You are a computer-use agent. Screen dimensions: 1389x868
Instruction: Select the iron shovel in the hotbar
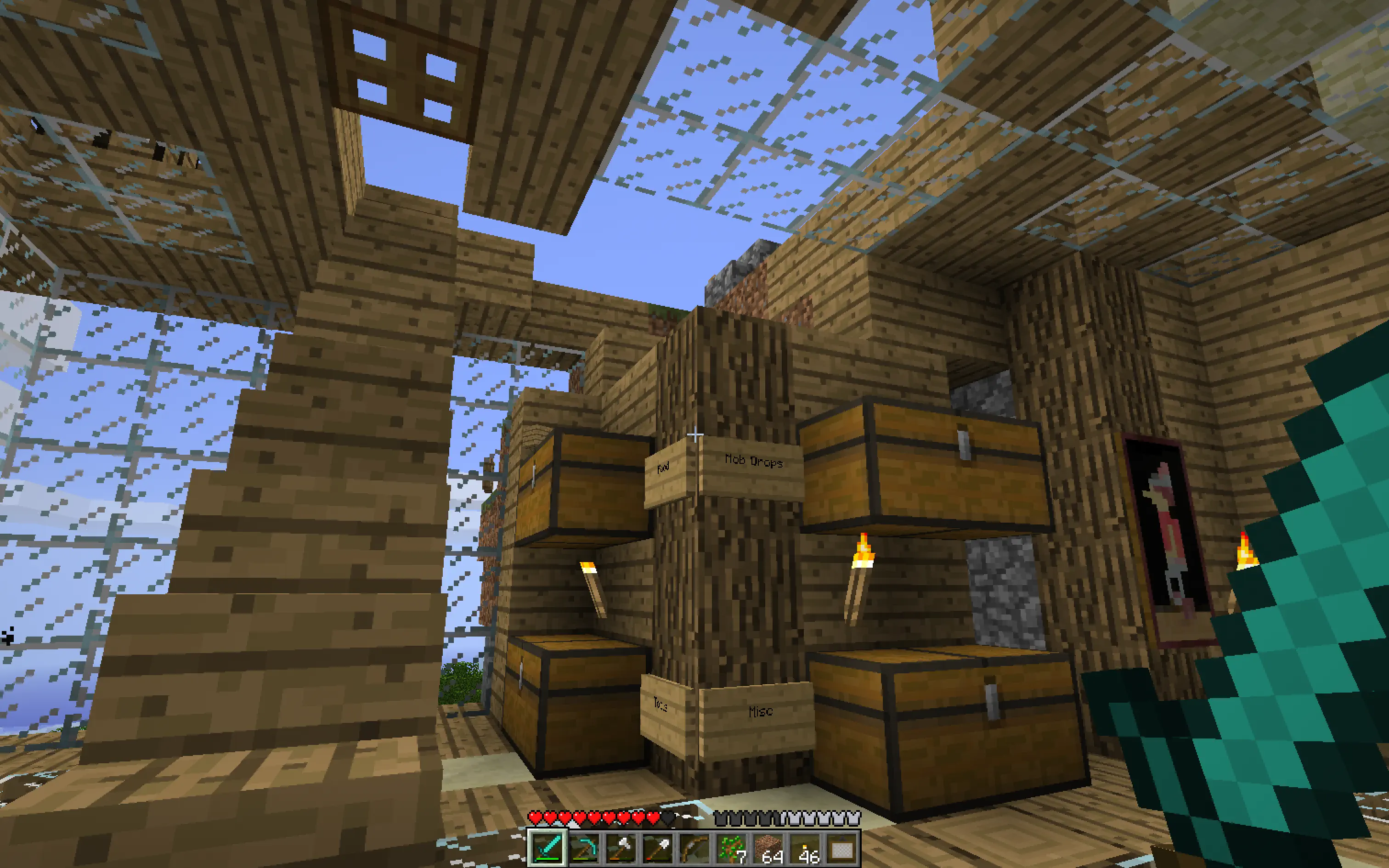pos(658,849)
